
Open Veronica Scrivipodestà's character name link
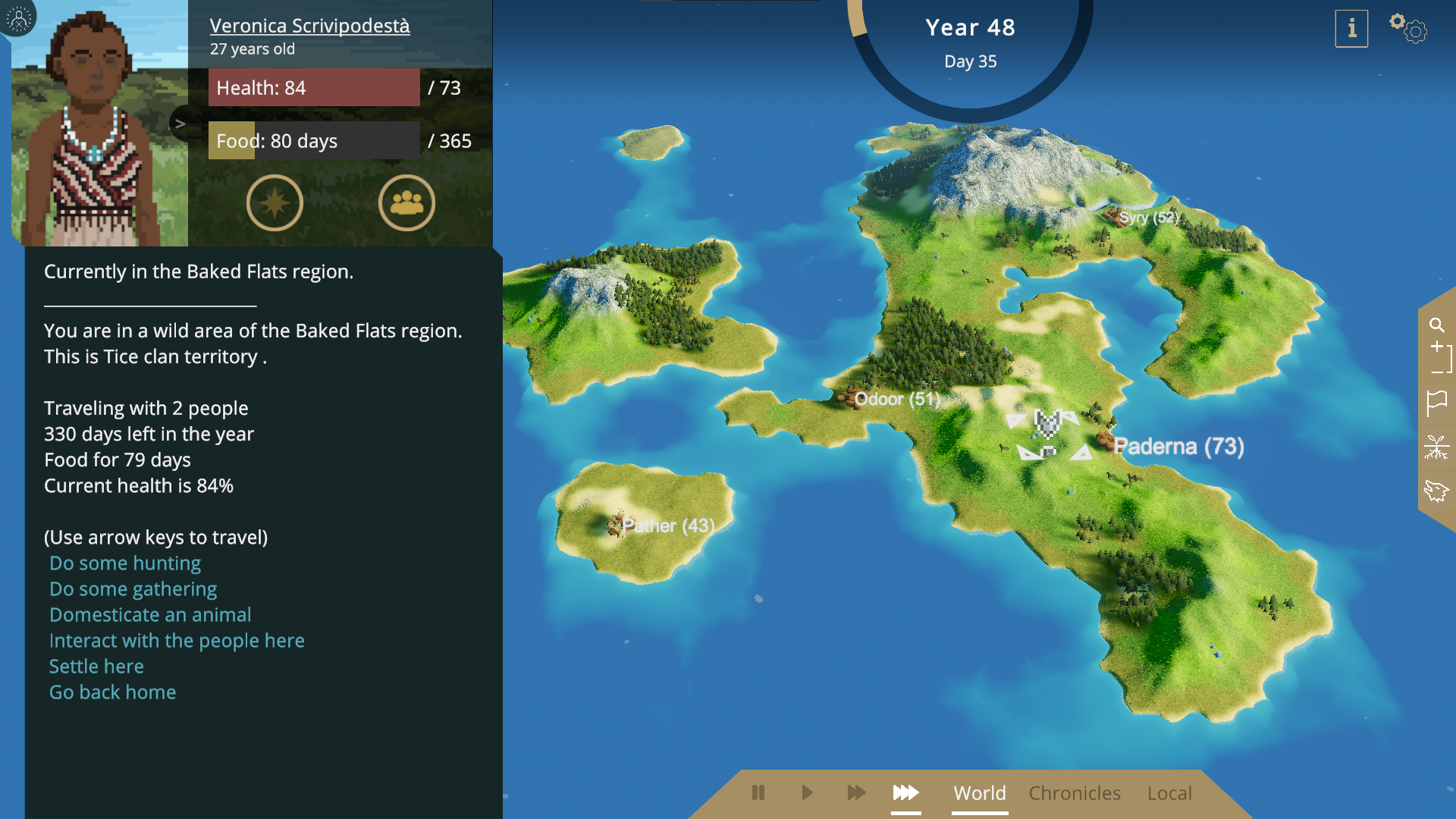(x=309, y=26)
